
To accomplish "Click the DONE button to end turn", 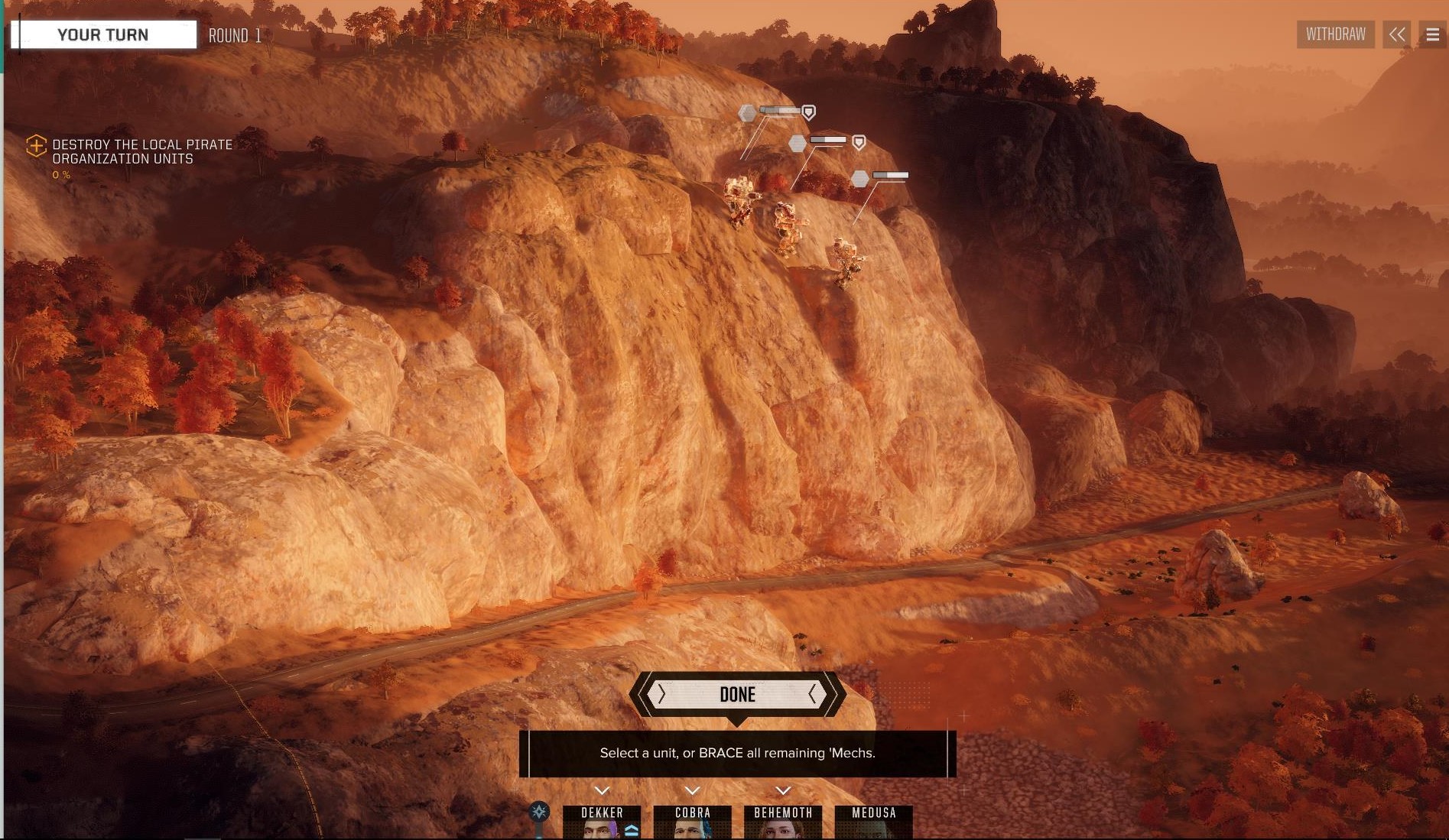I will click(737, 694).
